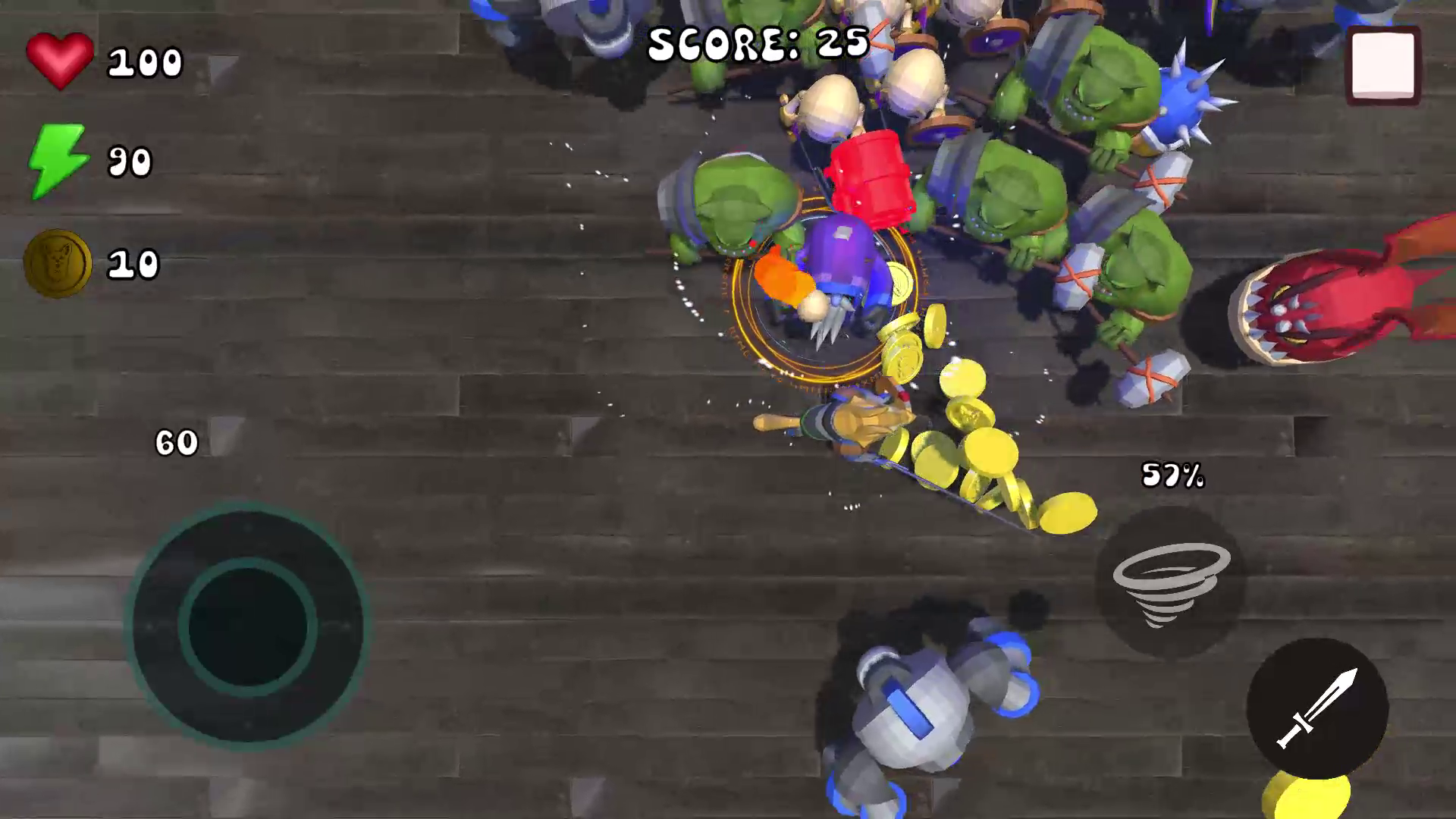Click the SCORE: 25 text at the top
1456x819 pixels.
coord(758,42)
